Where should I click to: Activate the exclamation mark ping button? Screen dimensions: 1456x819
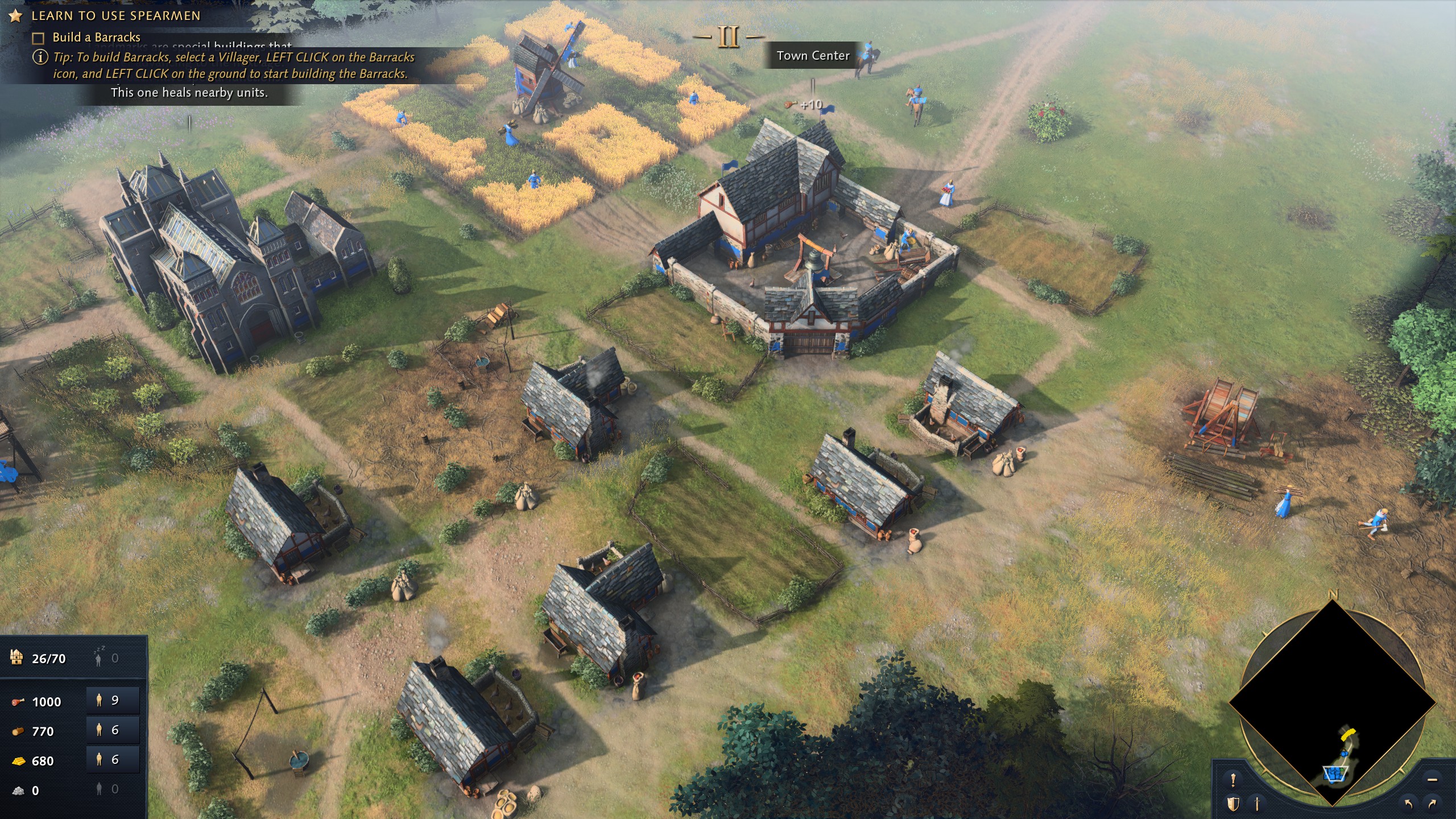(1233, 780)
